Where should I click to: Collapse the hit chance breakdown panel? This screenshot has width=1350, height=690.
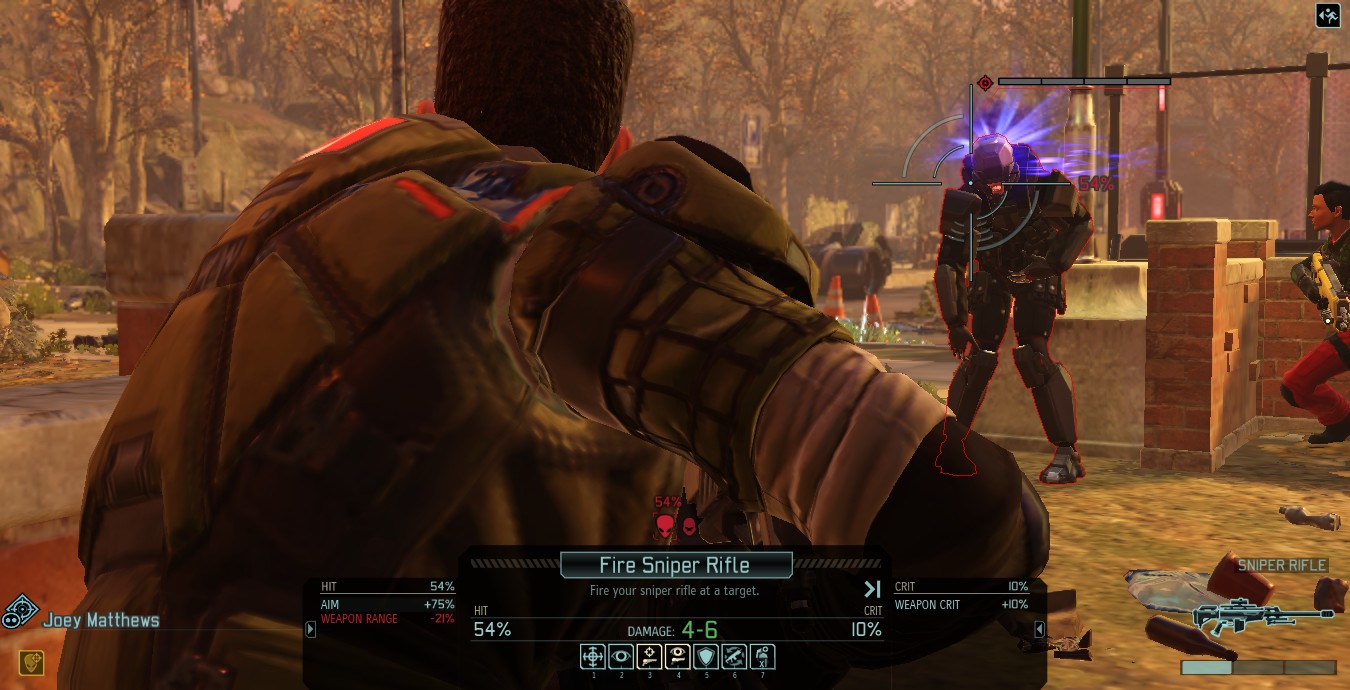click(x=311, y=629)
